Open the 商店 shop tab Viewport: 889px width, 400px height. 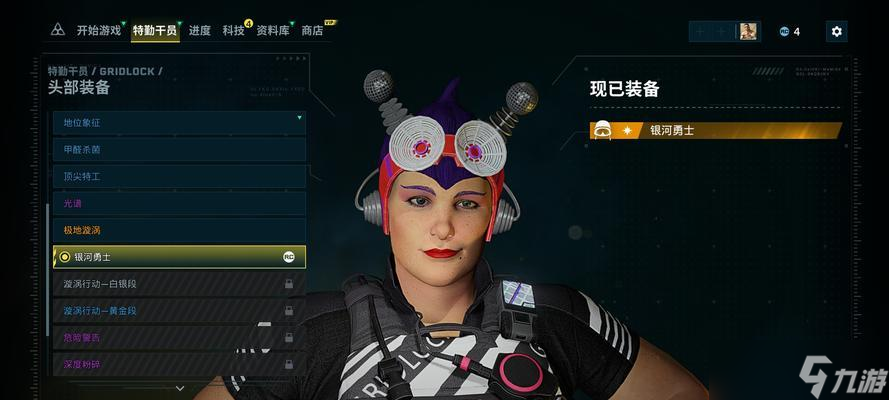tap(313, 31)
